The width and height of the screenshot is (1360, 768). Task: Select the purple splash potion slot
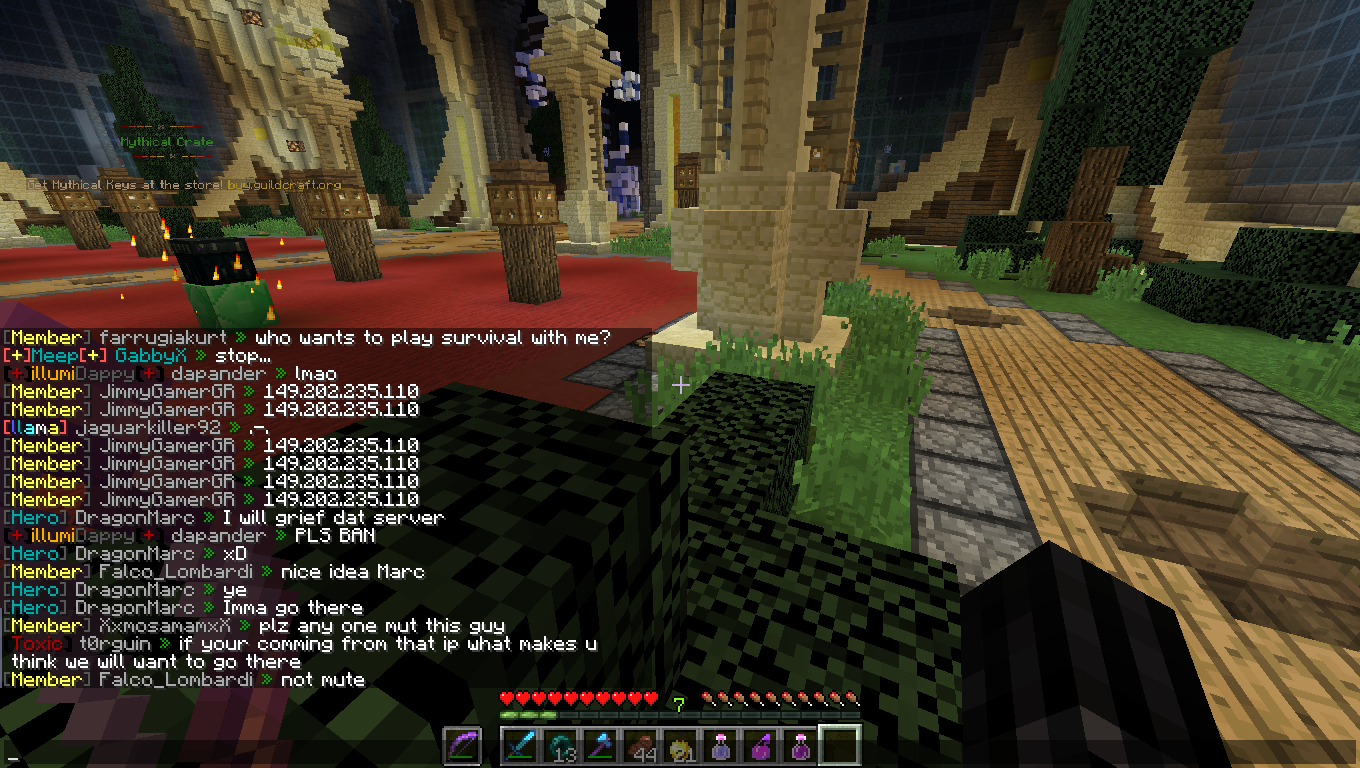760,745
